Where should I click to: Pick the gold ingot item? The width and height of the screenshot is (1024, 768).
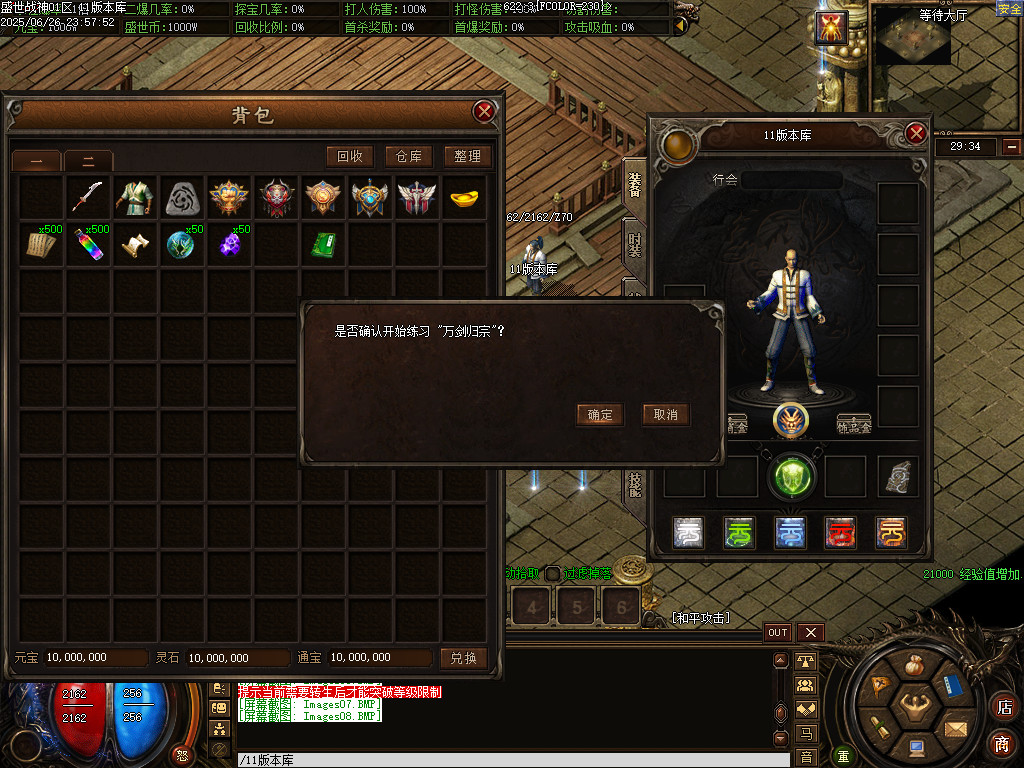pyautogui.click(x=463, y=197)
